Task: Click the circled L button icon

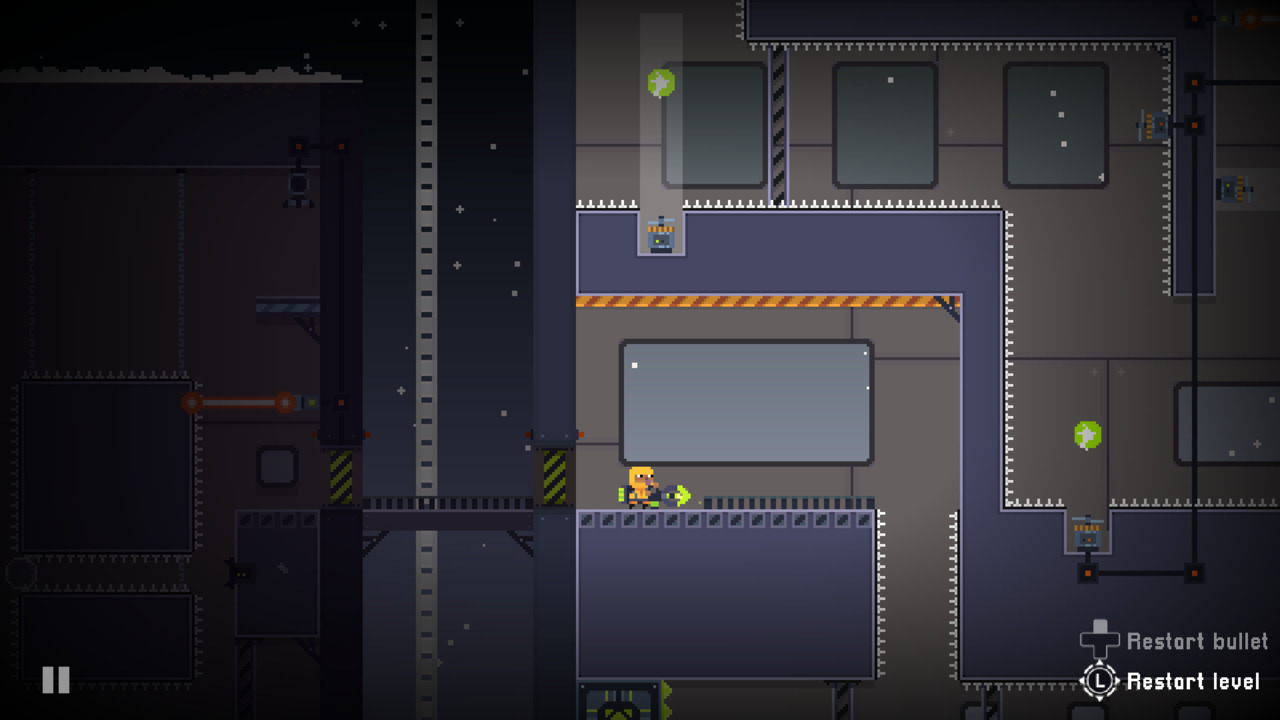Action: tap(1097, 682)
